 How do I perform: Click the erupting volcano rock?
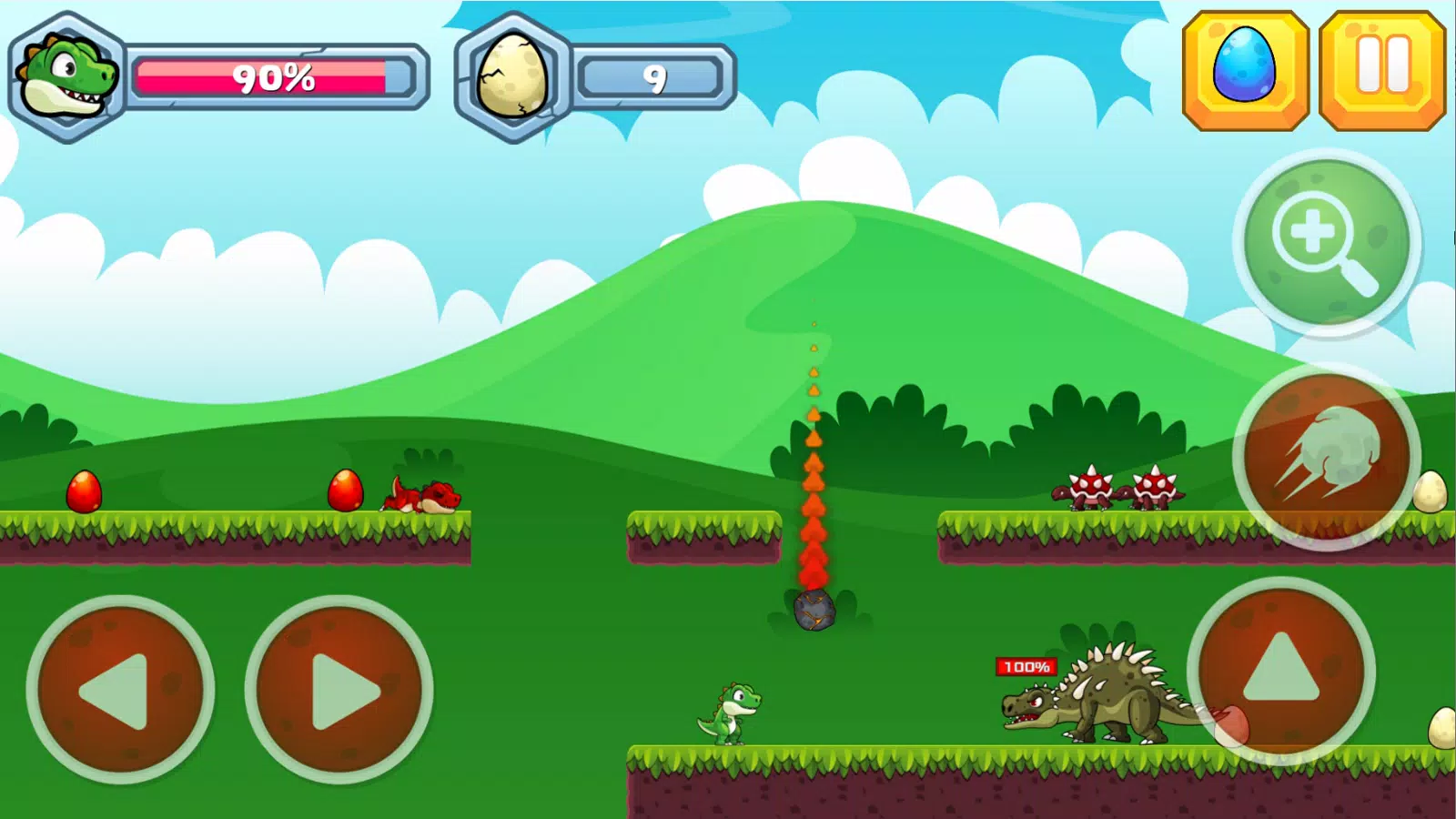coord(813,612)
